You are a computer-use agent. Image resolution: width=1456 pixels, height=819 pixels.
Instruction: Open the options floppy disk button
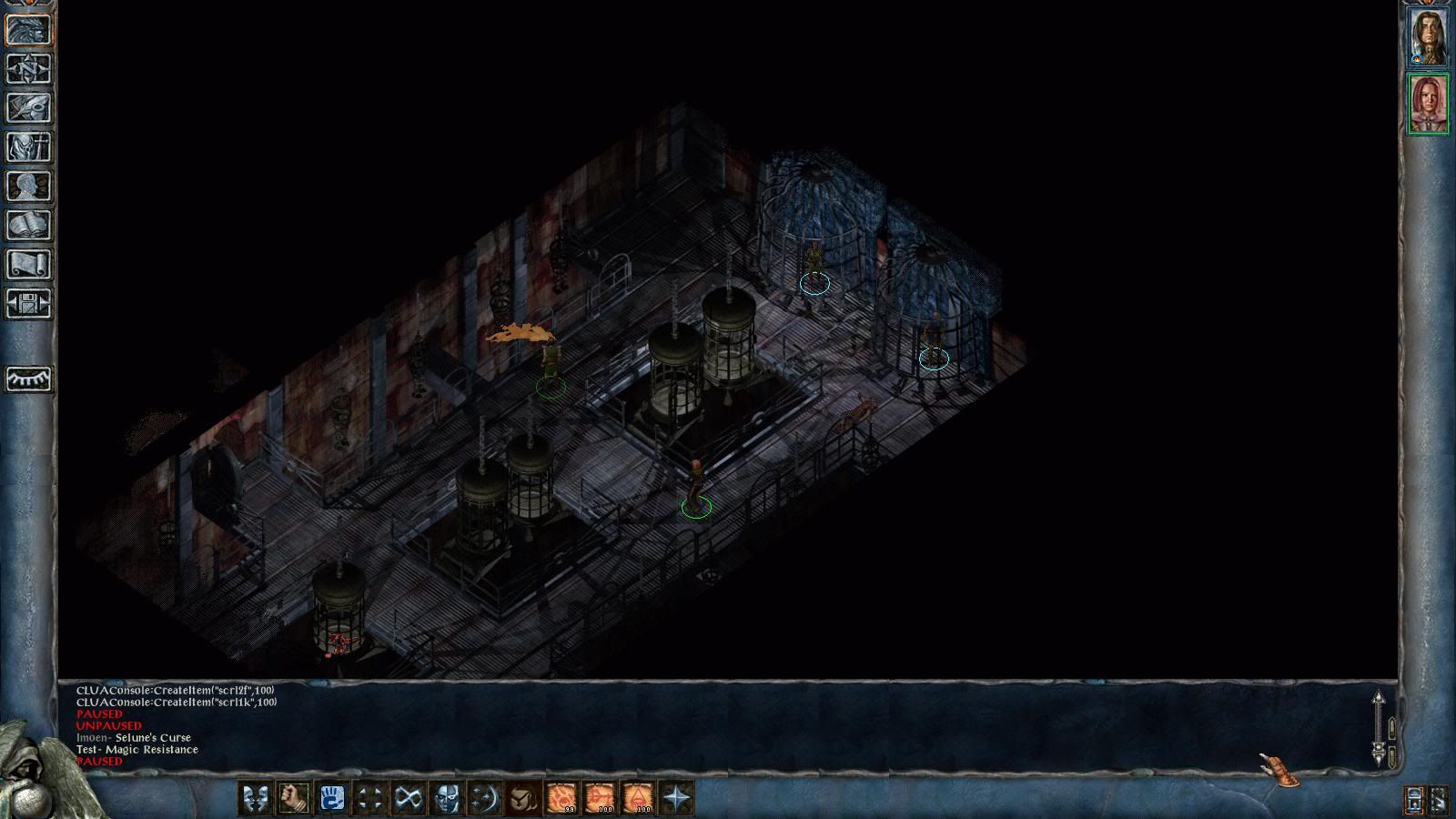click(28, 304)
